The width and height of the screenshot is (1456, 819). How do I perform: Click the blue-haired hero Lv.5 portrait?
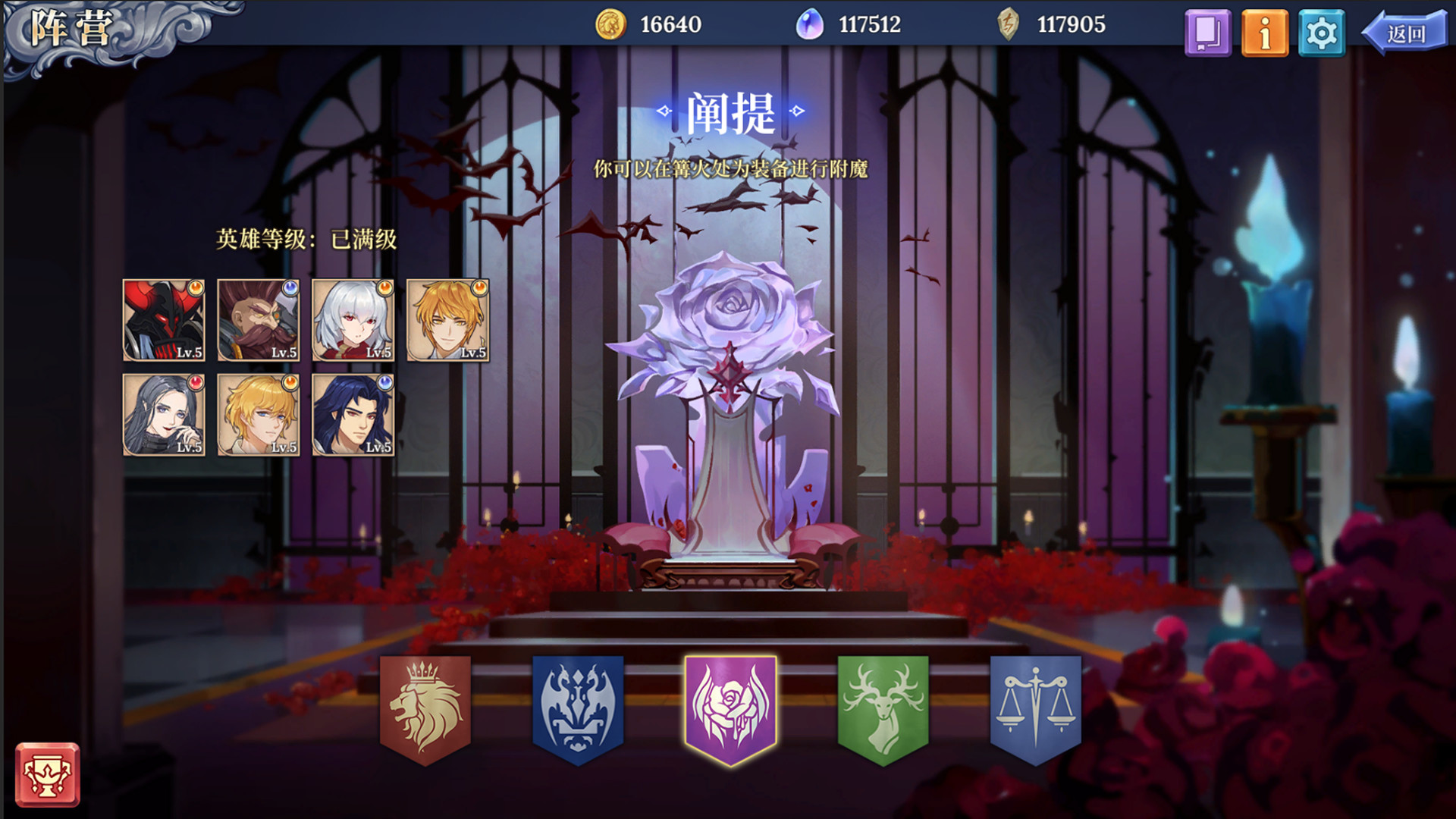[353, 416]
